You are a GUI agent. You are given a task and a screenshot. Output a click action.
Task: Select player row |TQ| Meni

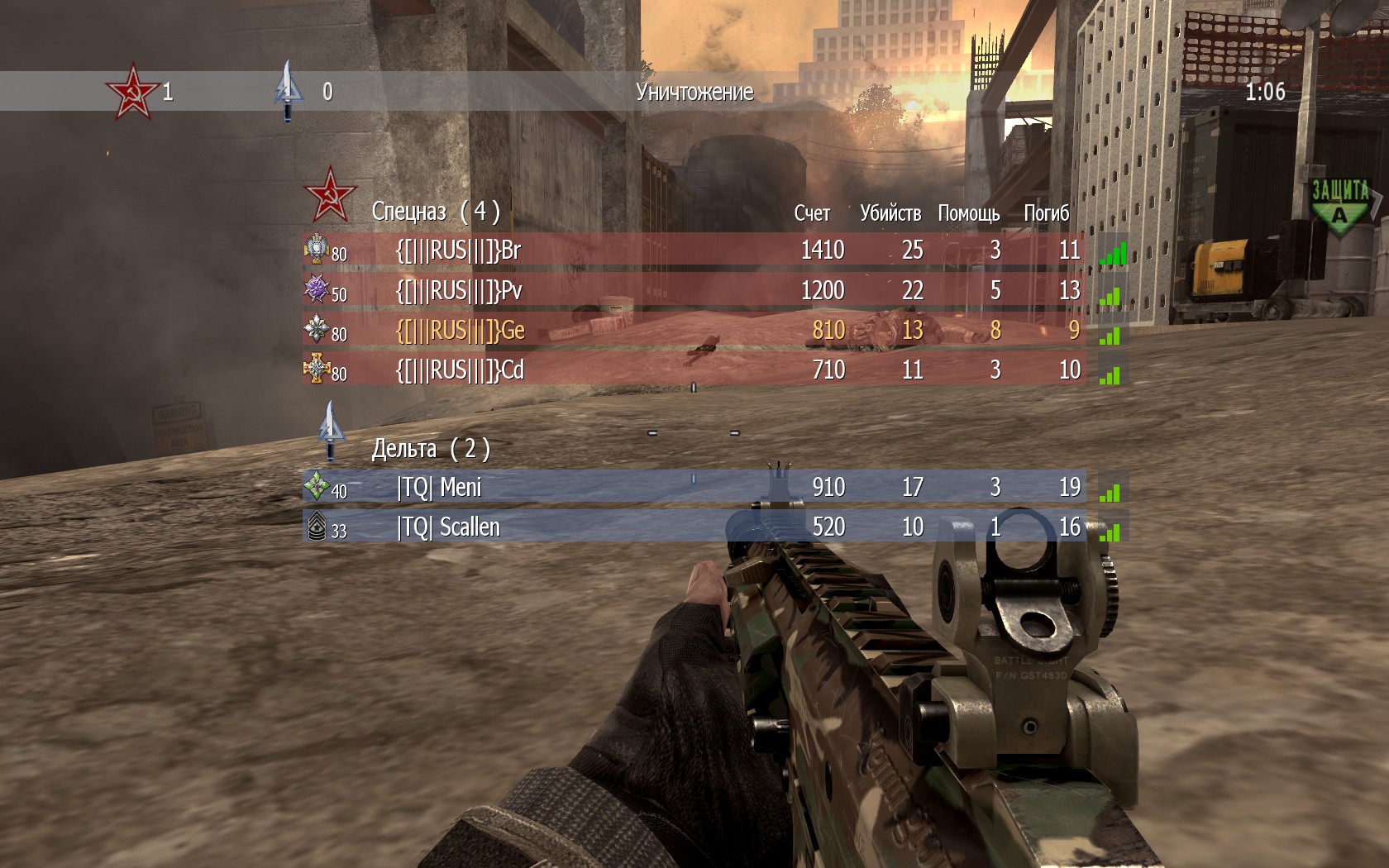click(694, 488)
